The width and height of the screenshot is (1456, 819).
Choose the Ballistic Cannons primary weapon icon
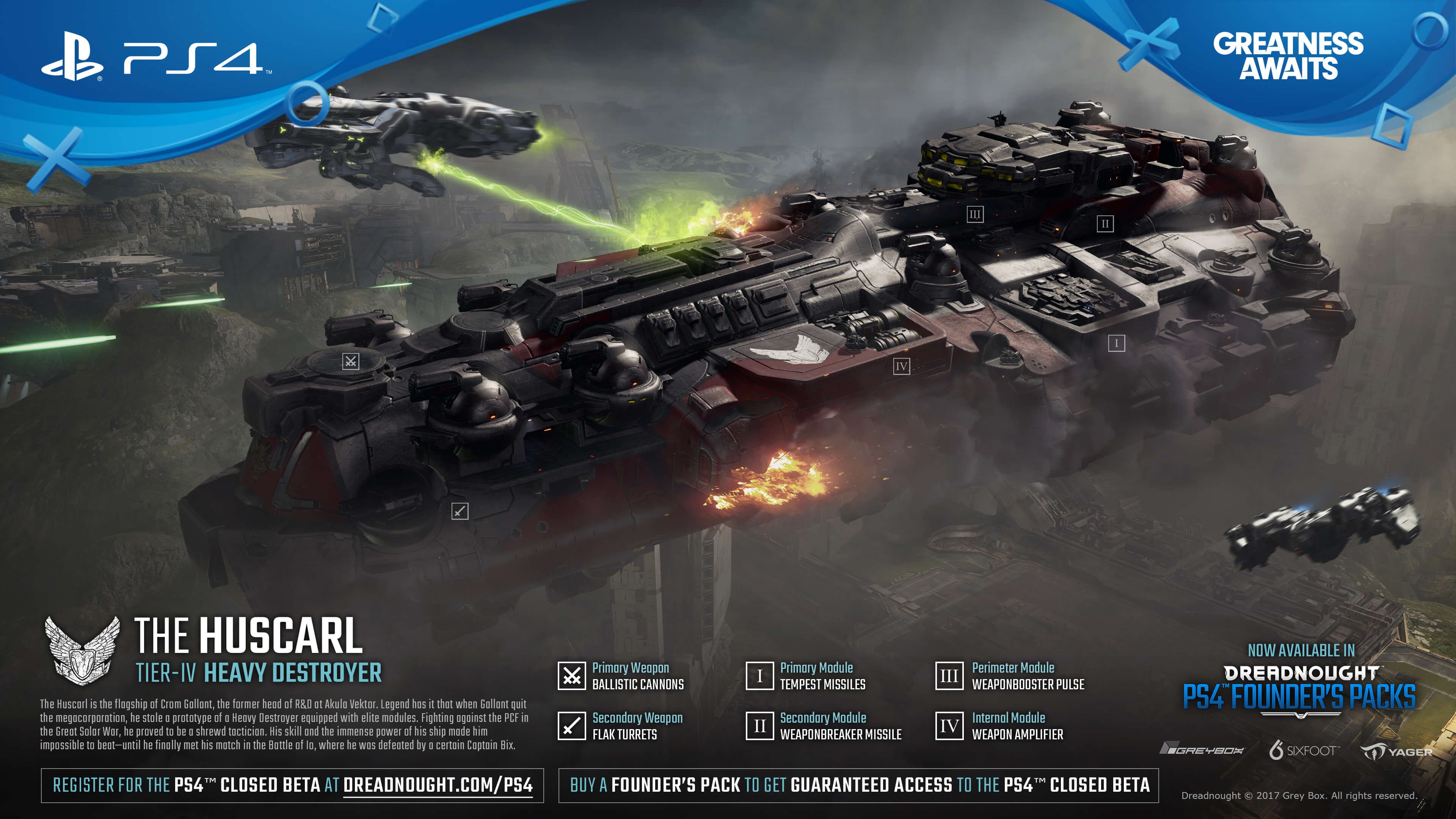pyautogui.click(x=571, y=676)
